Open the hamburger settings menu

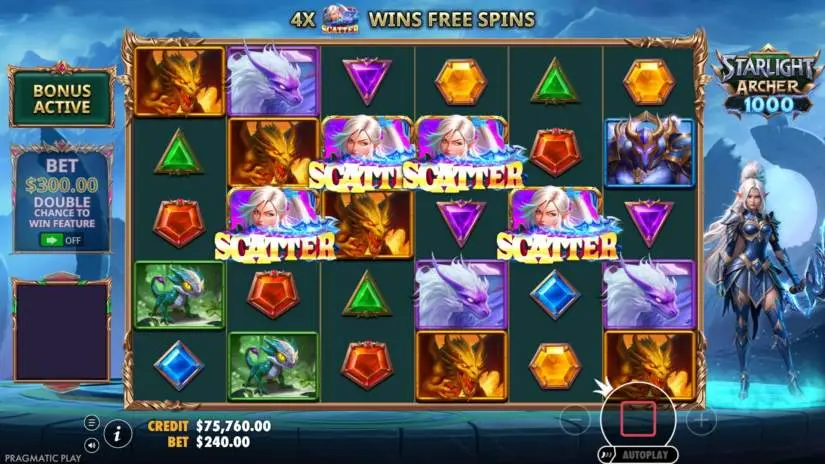92,423
